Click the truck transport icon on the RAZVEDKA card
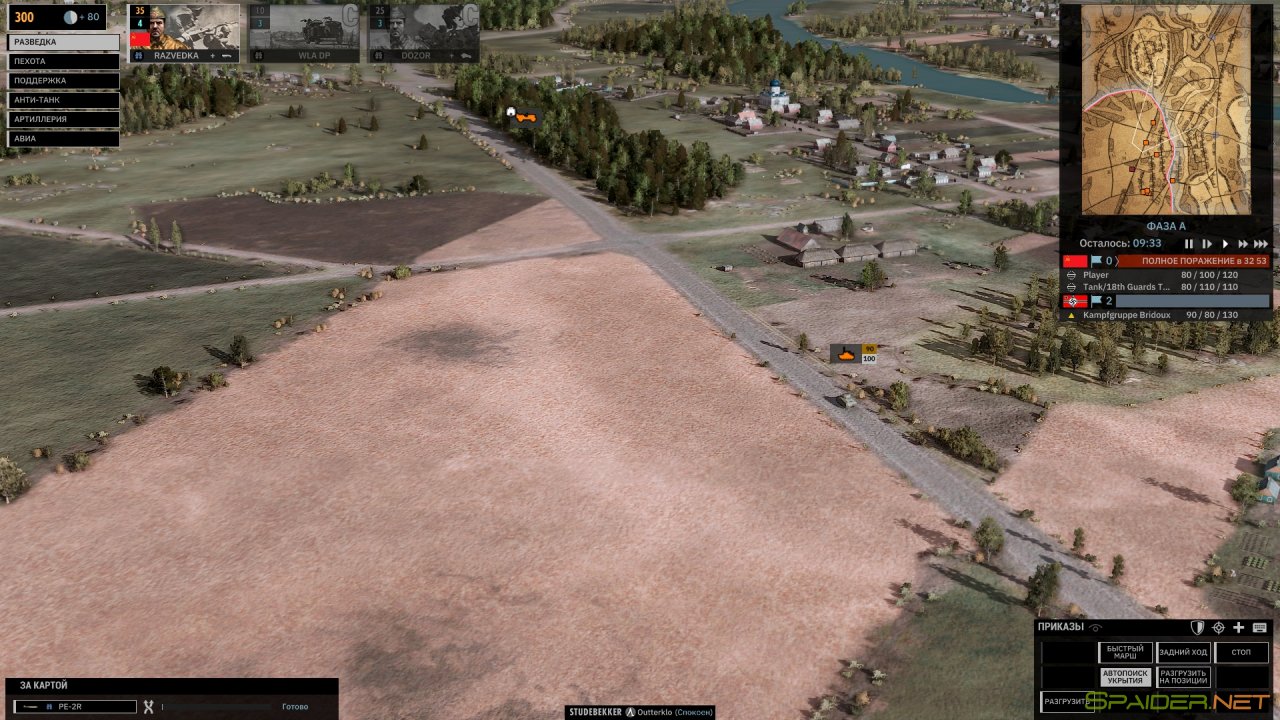 (x=228, y=56)
